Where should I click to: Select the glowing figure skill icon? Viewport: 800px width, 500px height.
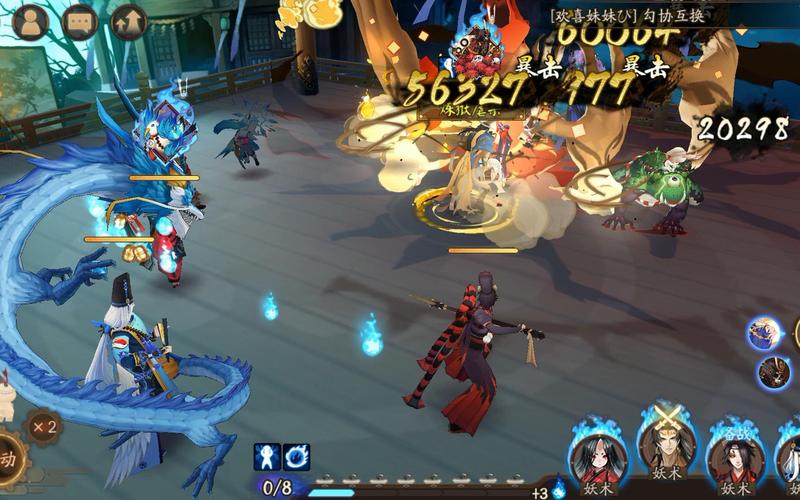[267, 457]
